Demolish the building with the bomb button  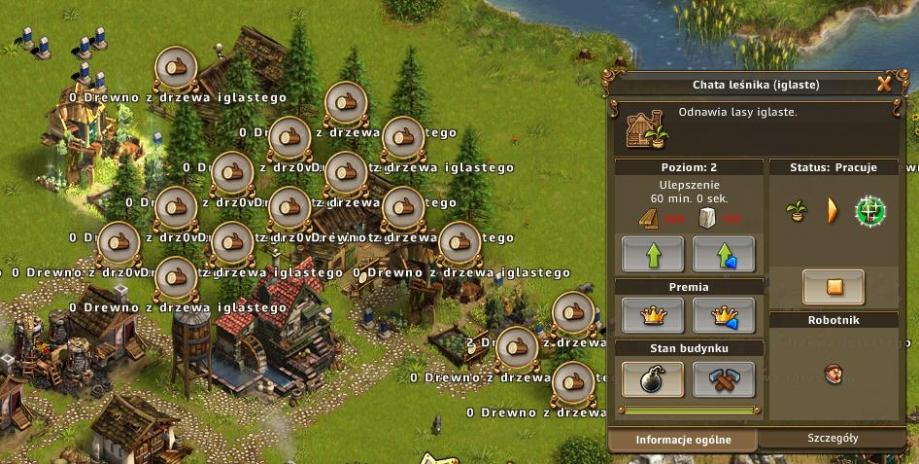pyautogui.click(x=653, y=379)
